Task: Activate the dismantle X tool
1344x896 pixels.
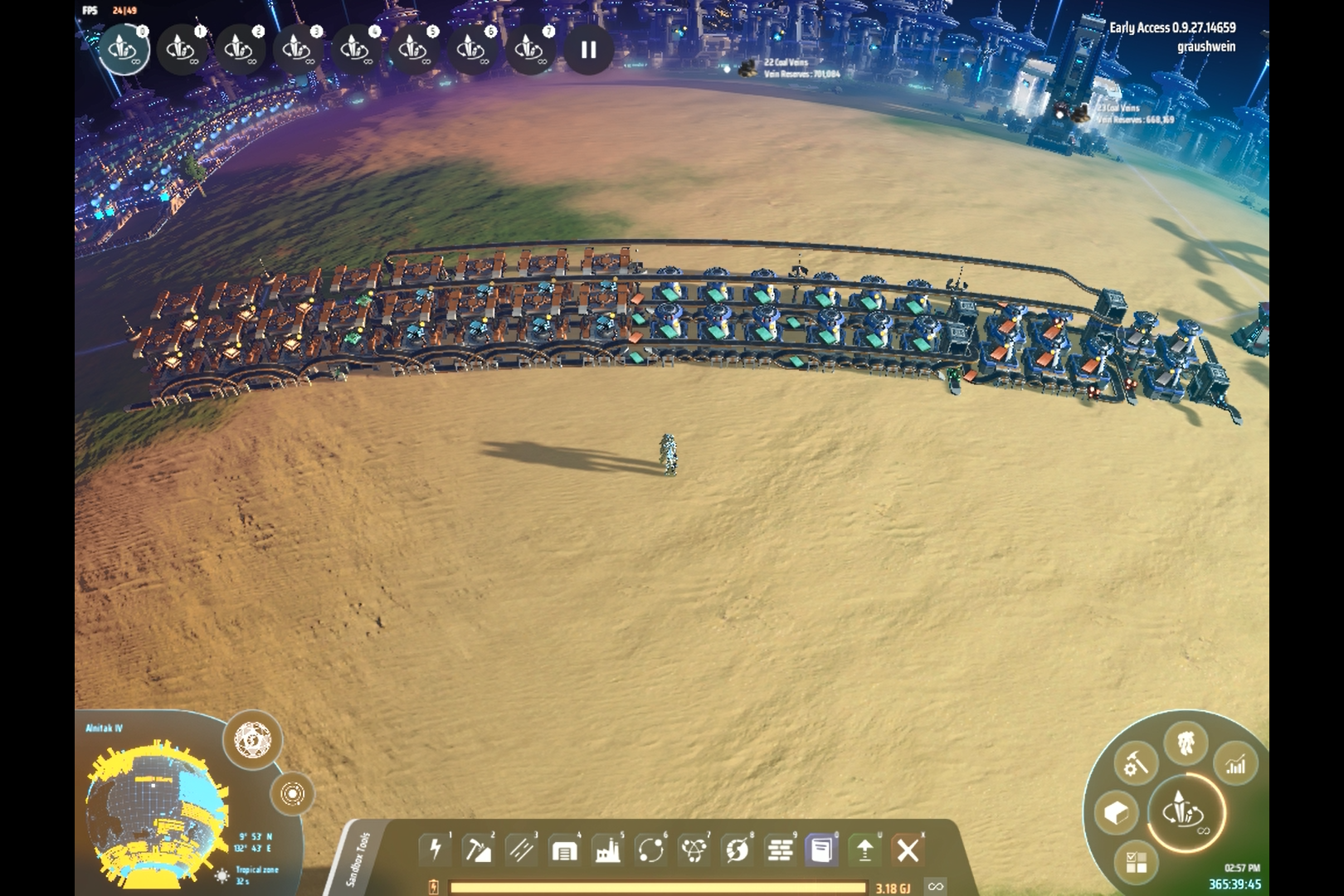Action: point(908,850)
